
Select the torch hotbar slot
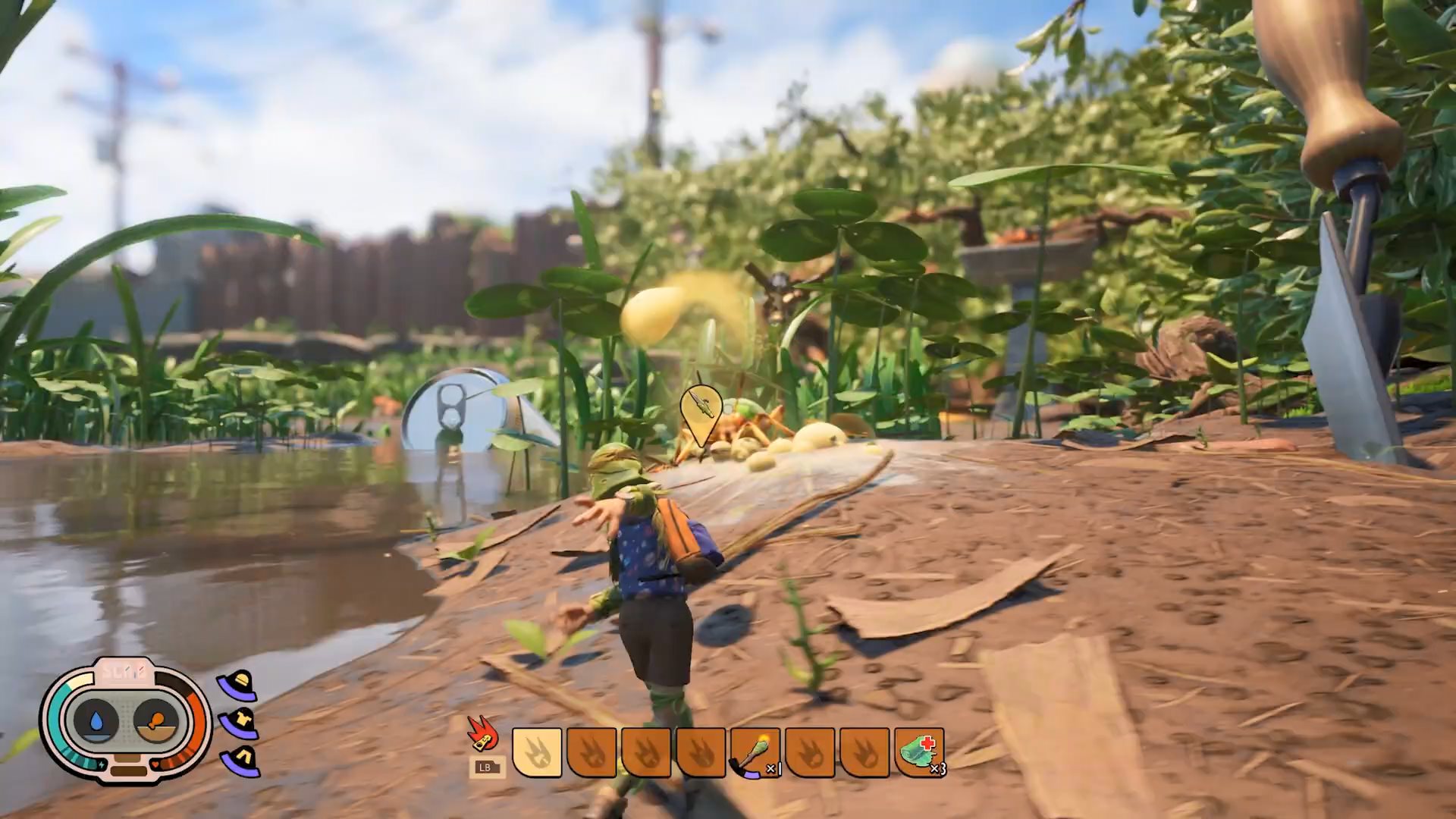[755, 752]
